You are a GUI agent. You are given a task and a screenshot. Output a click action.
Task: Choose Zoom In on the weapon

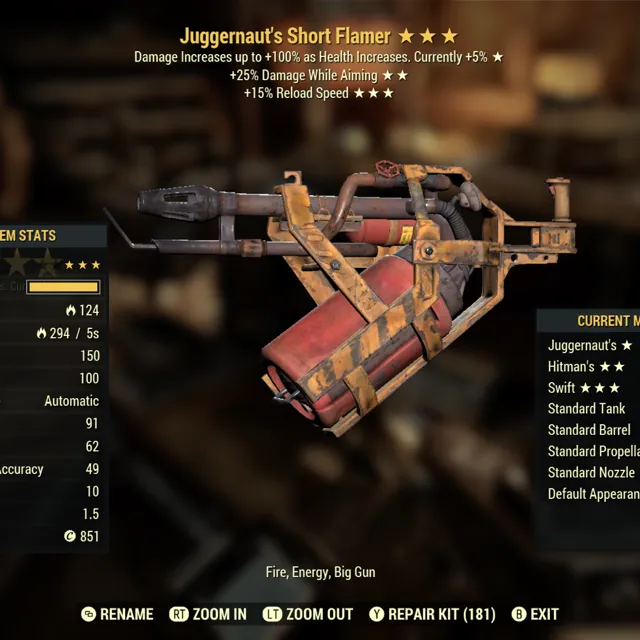[x=209, y=614]
